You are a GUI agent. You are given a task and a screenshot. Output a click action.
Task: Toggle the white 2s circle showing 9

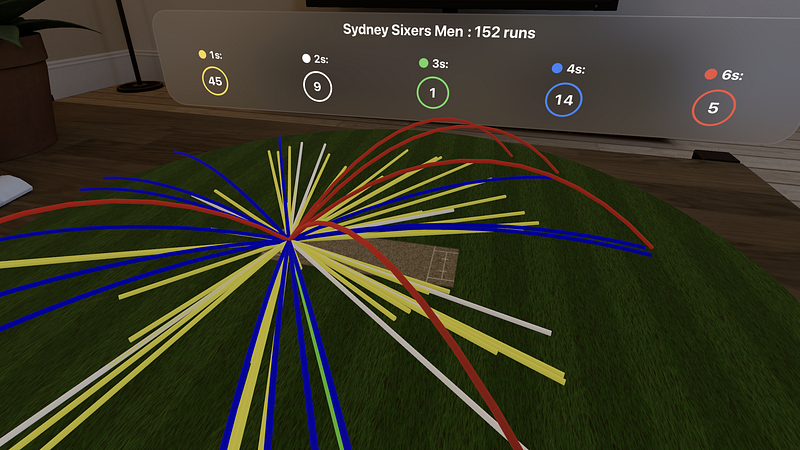(x=317, y=87)
